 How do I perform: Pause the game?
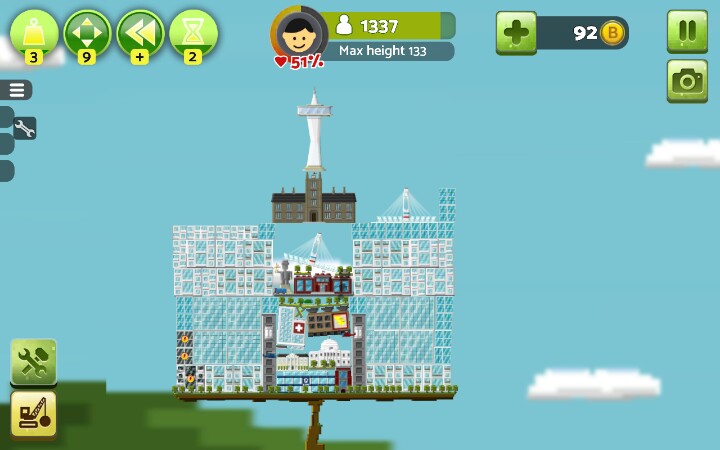tap(687, 31)
